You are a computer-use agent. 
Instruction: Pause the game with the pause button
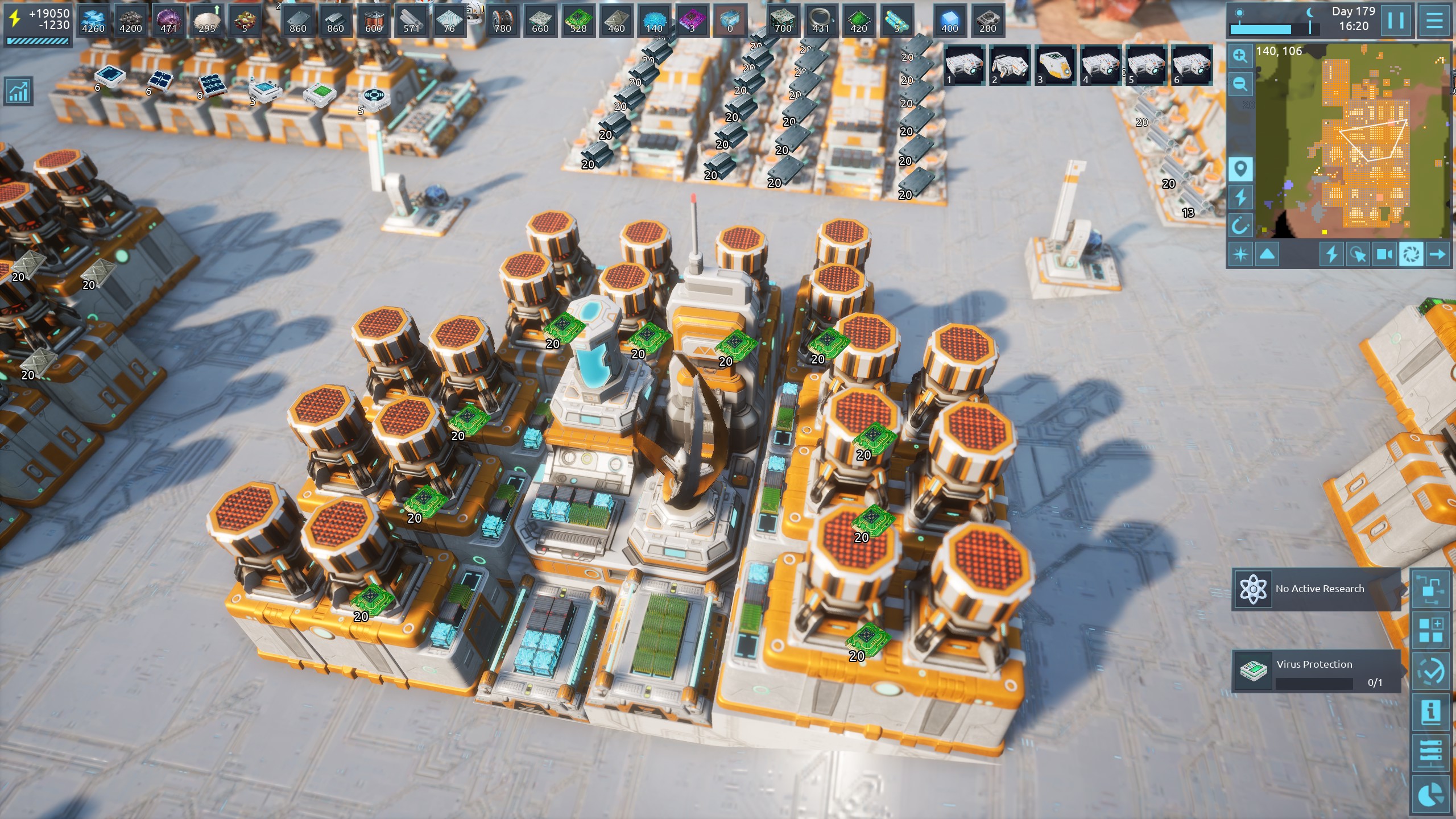1396,20
